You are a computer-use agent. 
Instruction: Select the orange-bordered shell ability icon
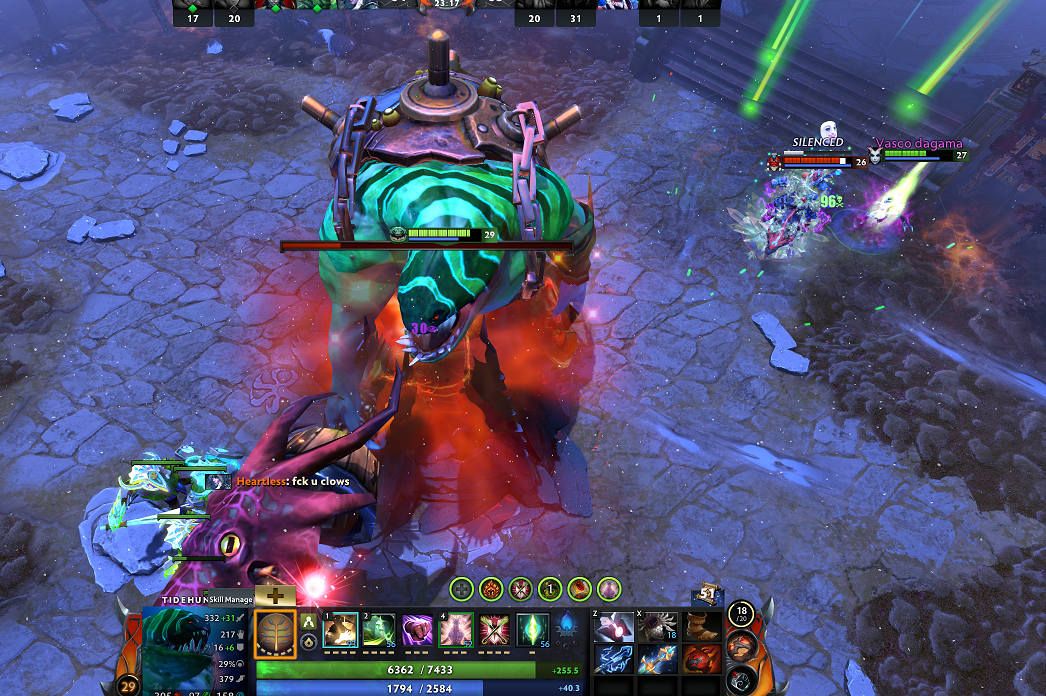[276, 633]
